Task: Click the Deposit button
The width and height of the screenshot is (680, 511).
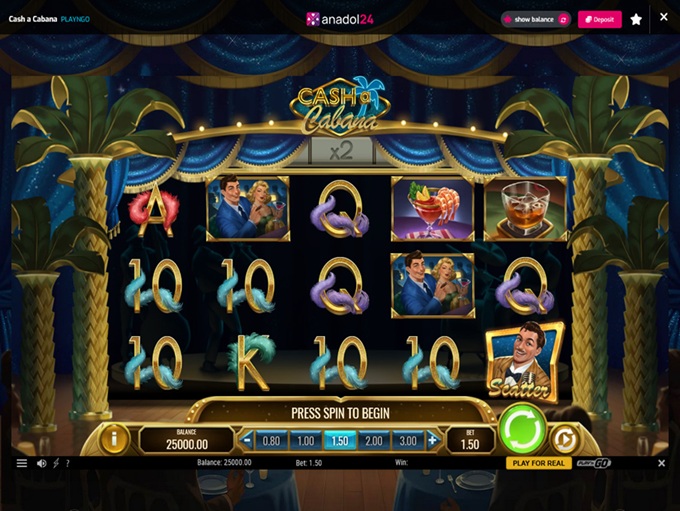Action: pos(599,19)
